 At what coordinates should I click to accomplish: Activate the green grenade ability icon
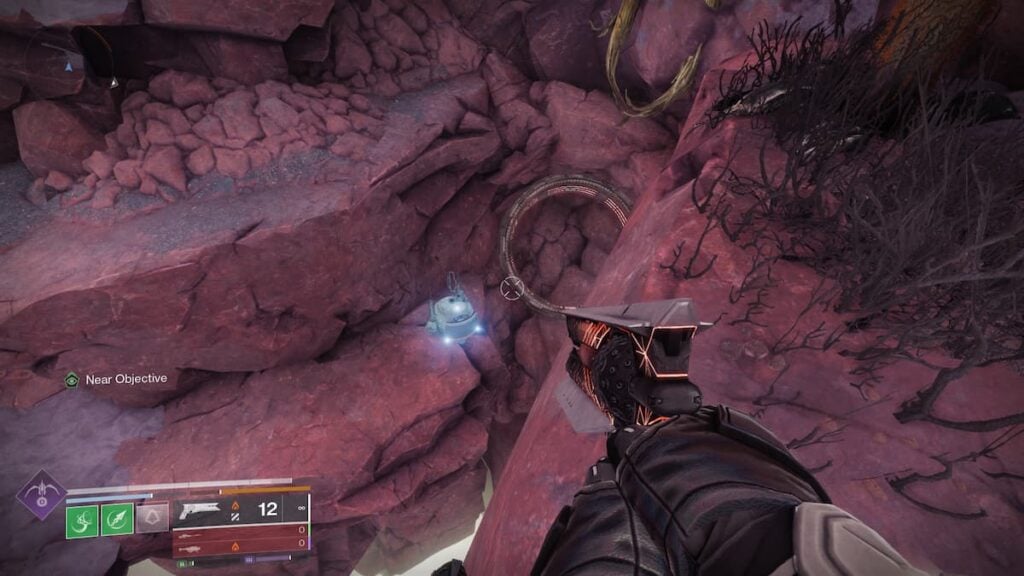pyautogui.click(x=82, y=520)
